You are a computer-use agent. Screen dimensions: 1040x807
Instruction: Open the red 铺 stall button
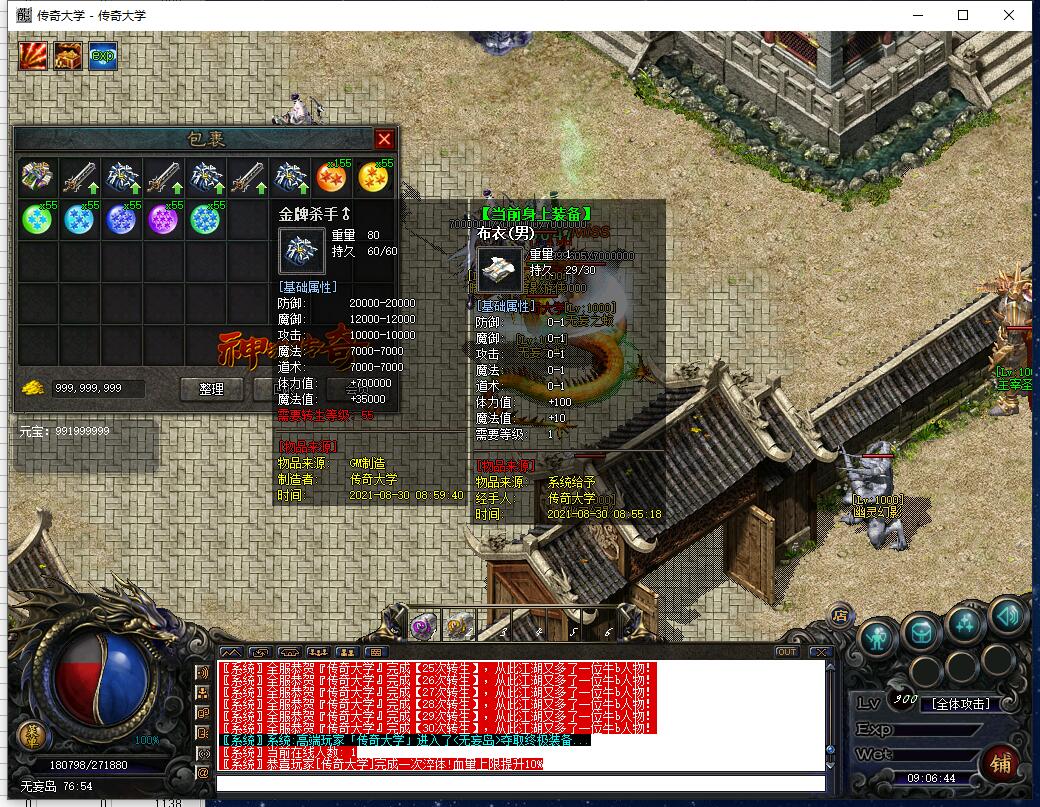(1001, 763)
